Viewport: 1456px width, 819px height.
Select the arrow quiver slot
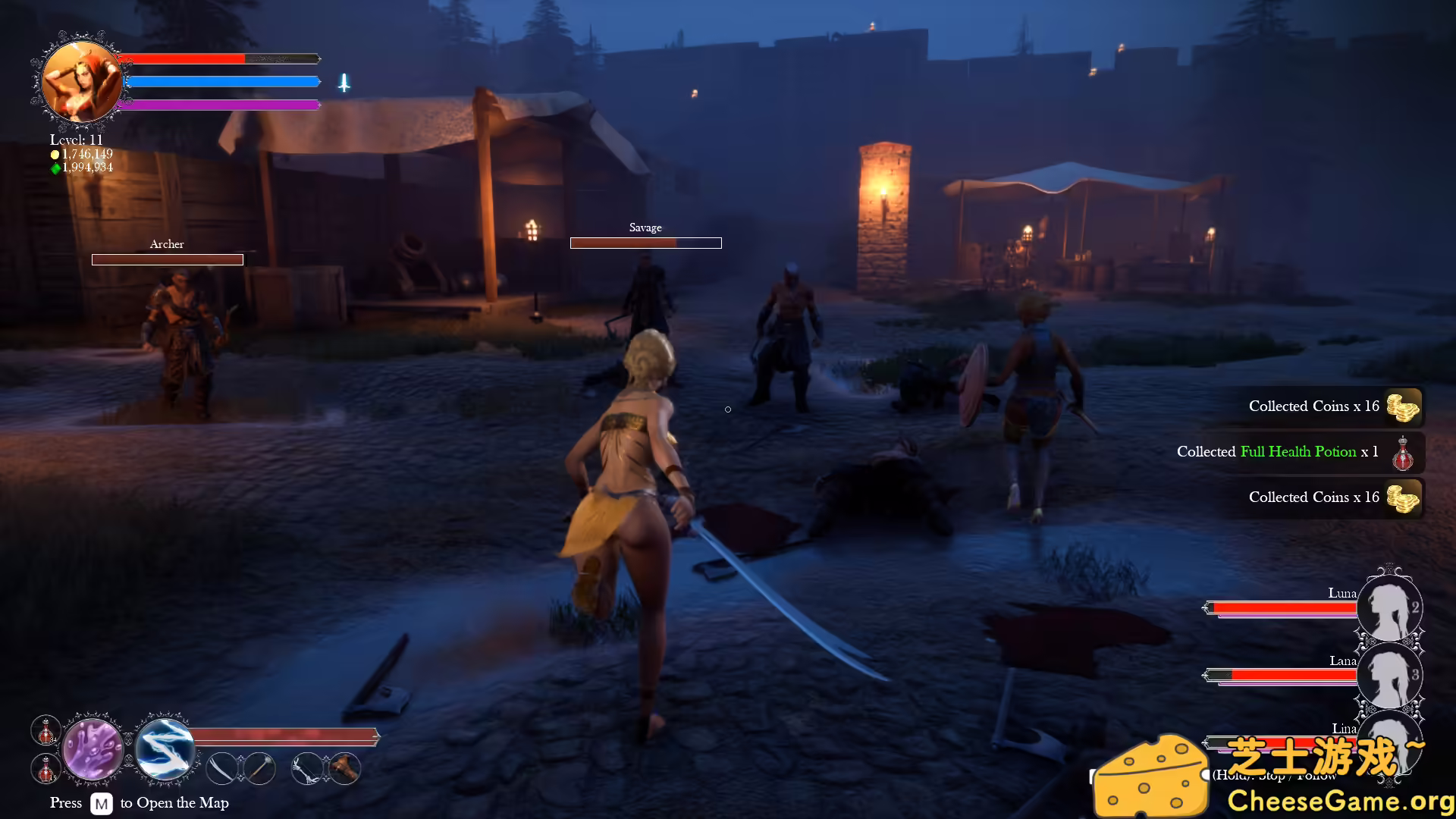pyautogui.click(x=345, y=769)
